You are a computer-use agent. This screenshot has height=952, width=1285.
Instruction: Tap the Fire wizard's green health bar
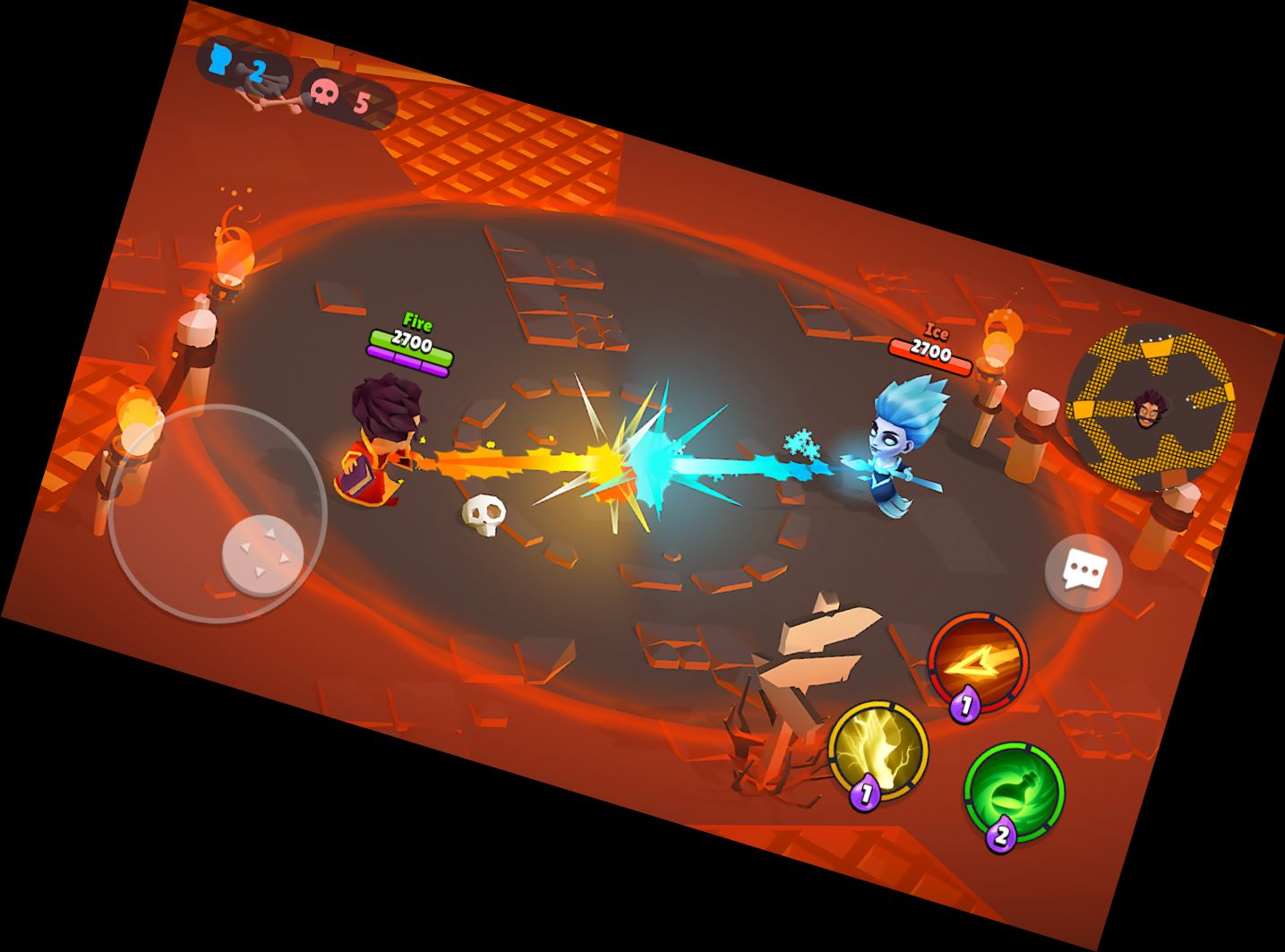(x=412, y=344)
